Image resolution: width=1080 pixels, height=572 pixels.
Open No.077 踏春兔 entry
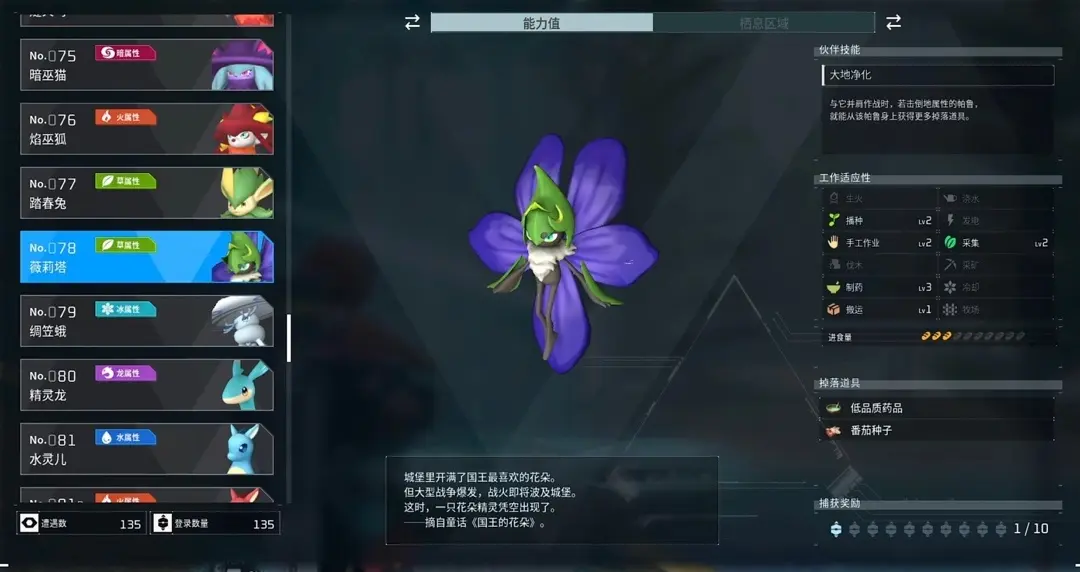[146, 193]
